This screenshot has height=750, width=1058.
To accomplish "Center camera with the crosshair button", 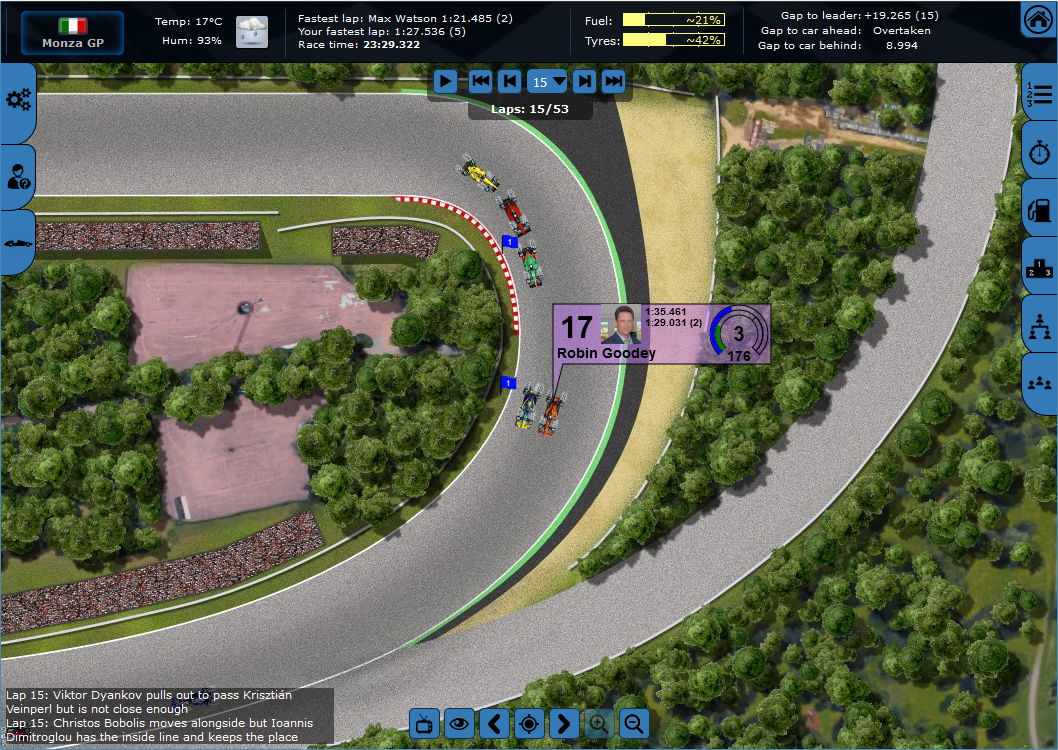I will [529, 723].
